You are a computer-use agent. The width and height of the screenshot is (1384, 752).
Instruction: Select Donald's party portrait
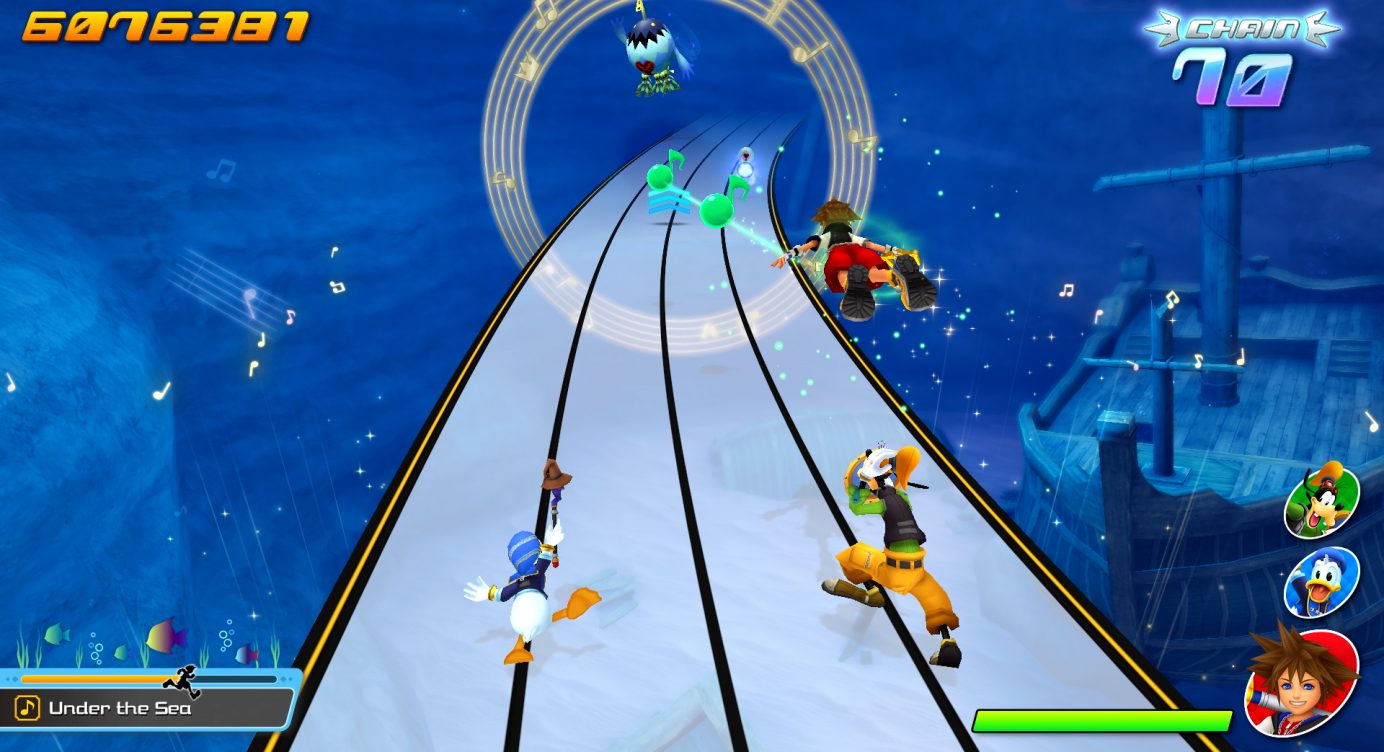pyautogui.click(x=1321, y=582)
